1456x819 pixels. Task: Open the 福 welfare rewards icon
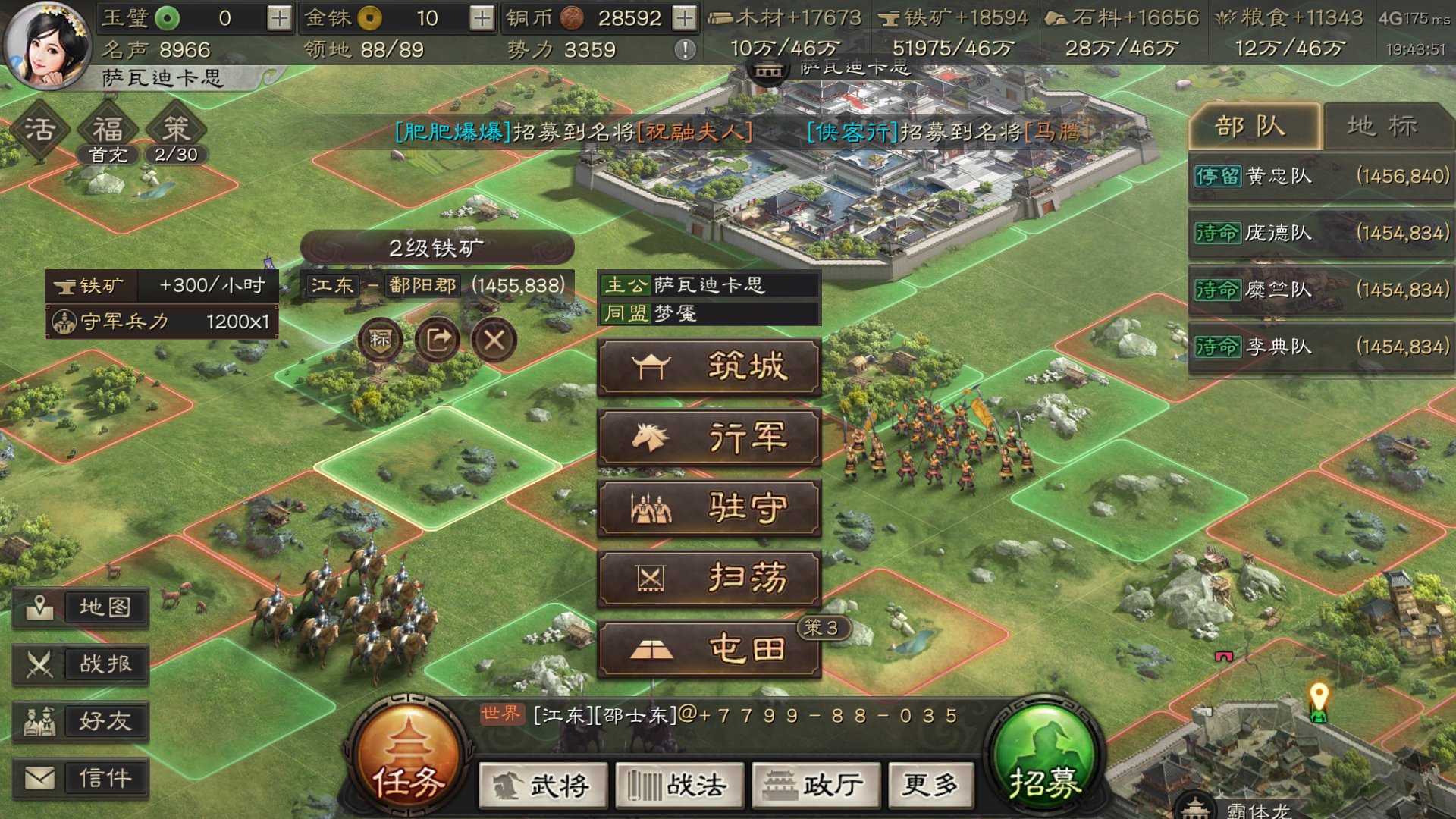(108, 129)
